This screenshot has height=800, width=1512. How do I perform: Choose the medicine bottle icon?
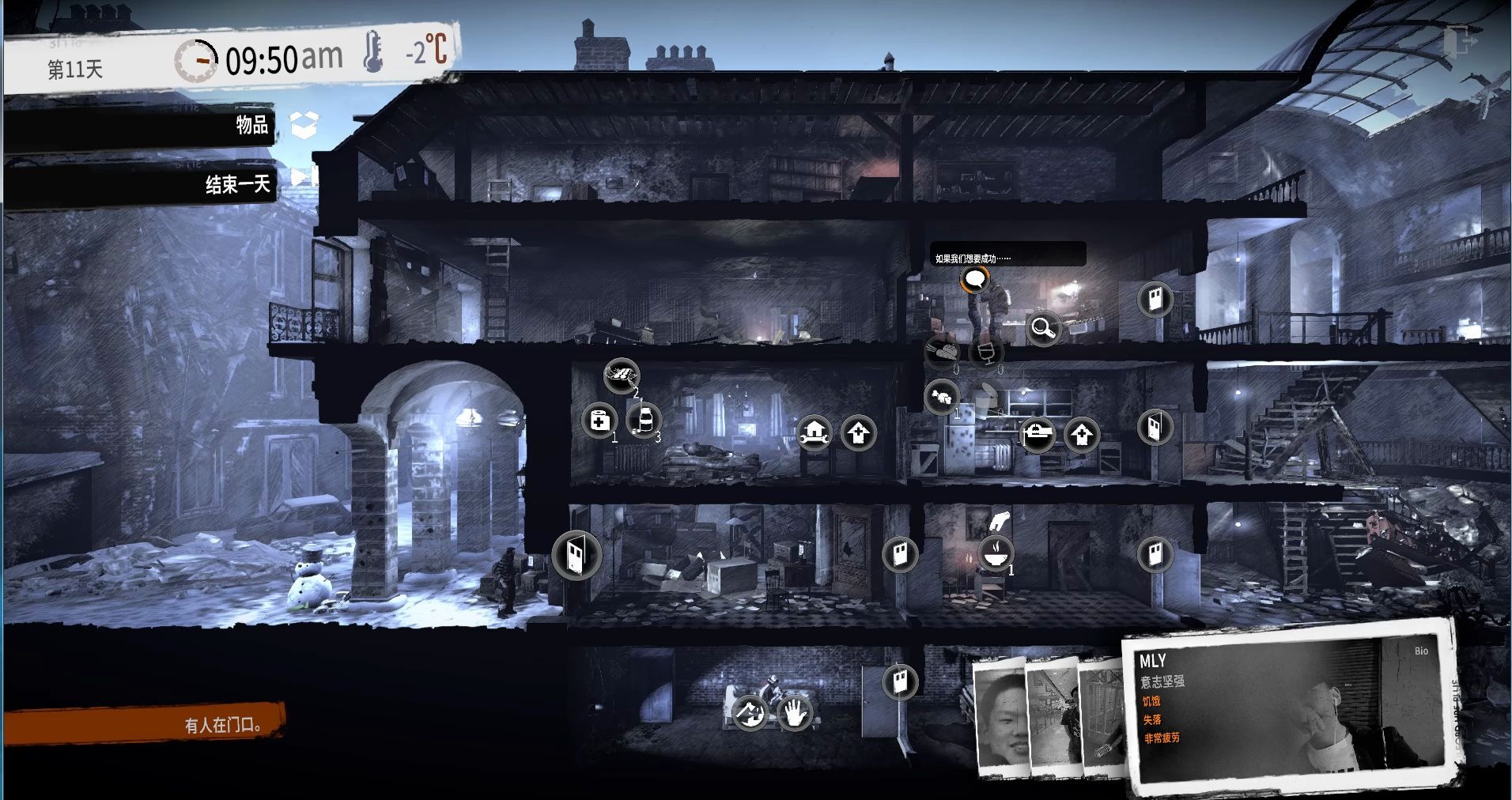coord(644,421)
